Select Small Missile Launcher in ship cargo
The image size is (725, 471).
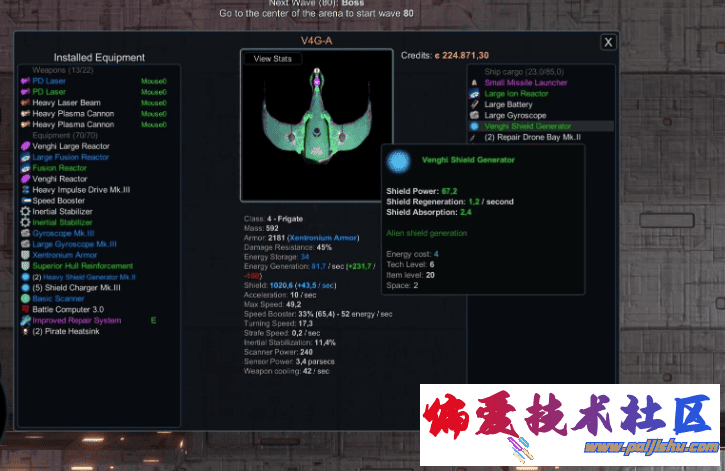(x=526, y=82)
